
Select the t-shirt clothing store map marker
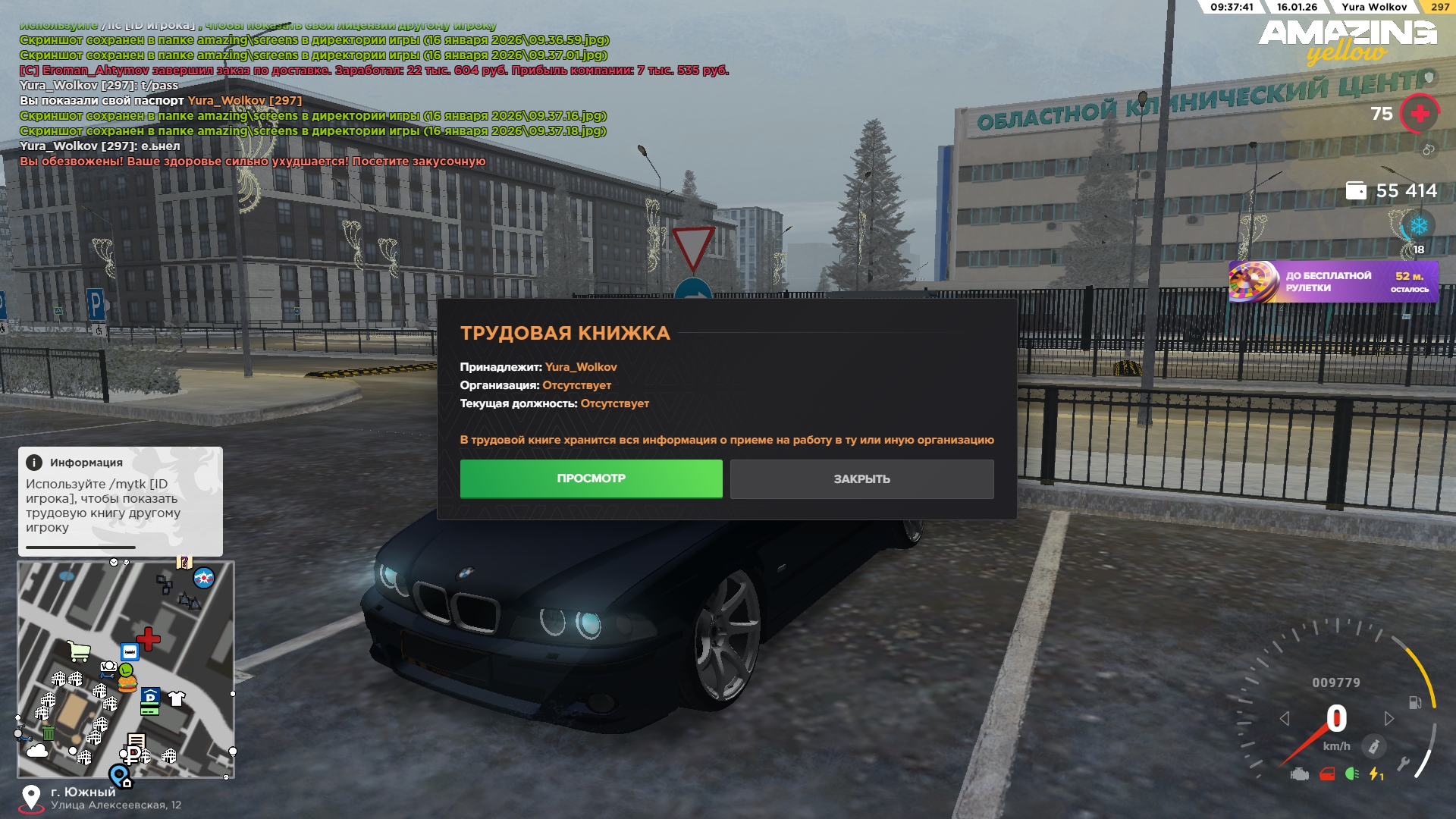177,698
